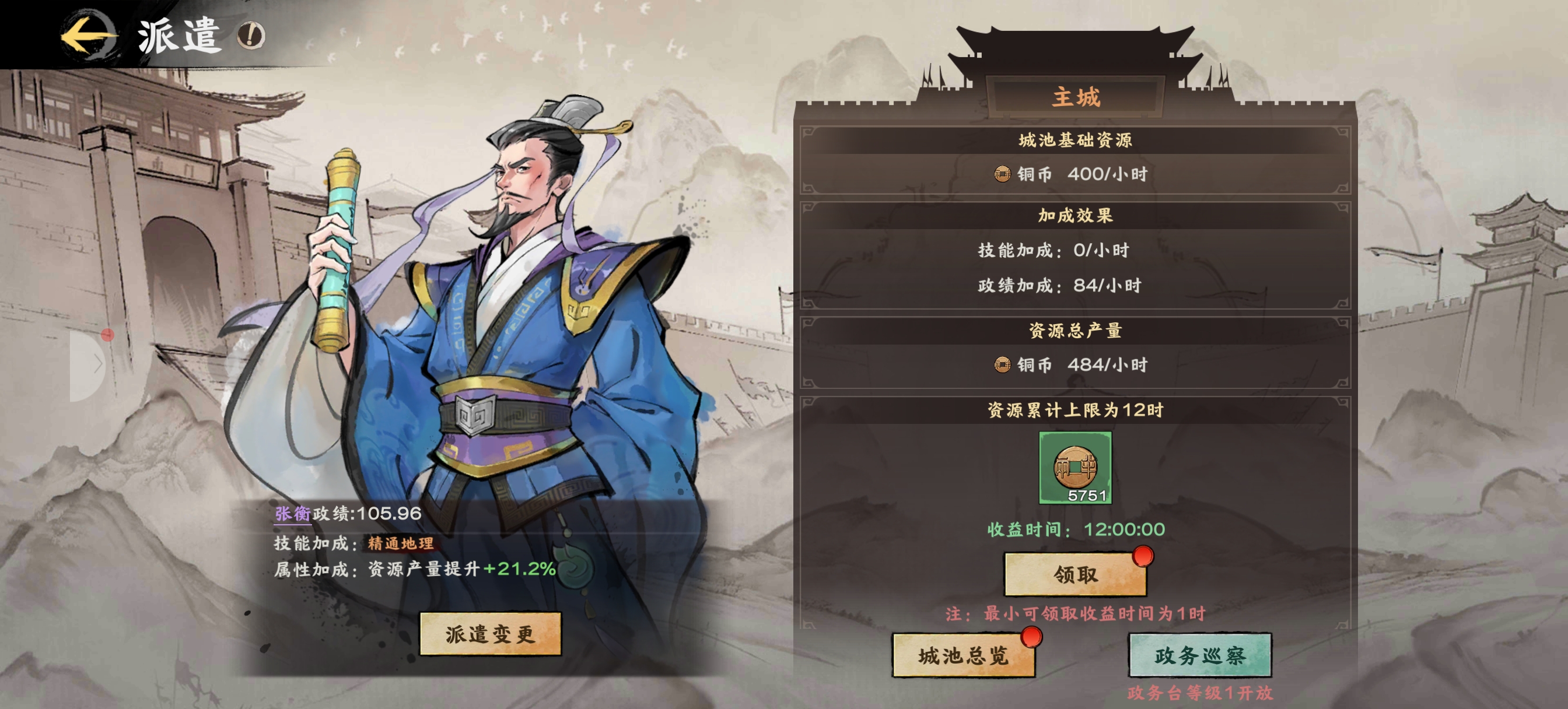Image resolution: width=1568 pixels, height=709 pixels.
Task: View the 精通地理 skill bonus
Action: pyautogui.click(x=401, y=543)
